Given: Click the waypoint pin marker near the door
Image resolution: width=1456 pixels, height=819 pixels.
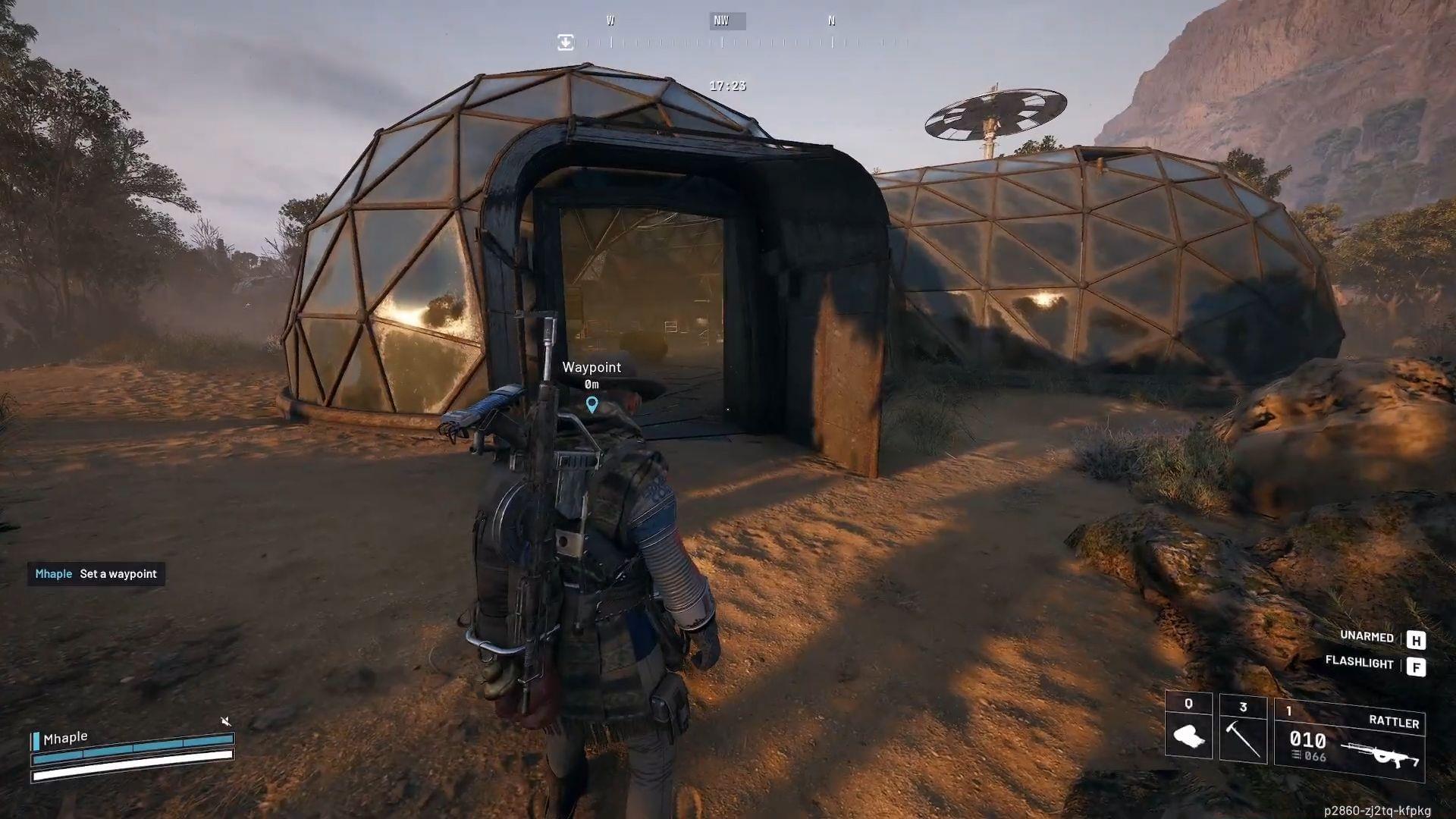Looking at the screenshot, I should [592, 406].
